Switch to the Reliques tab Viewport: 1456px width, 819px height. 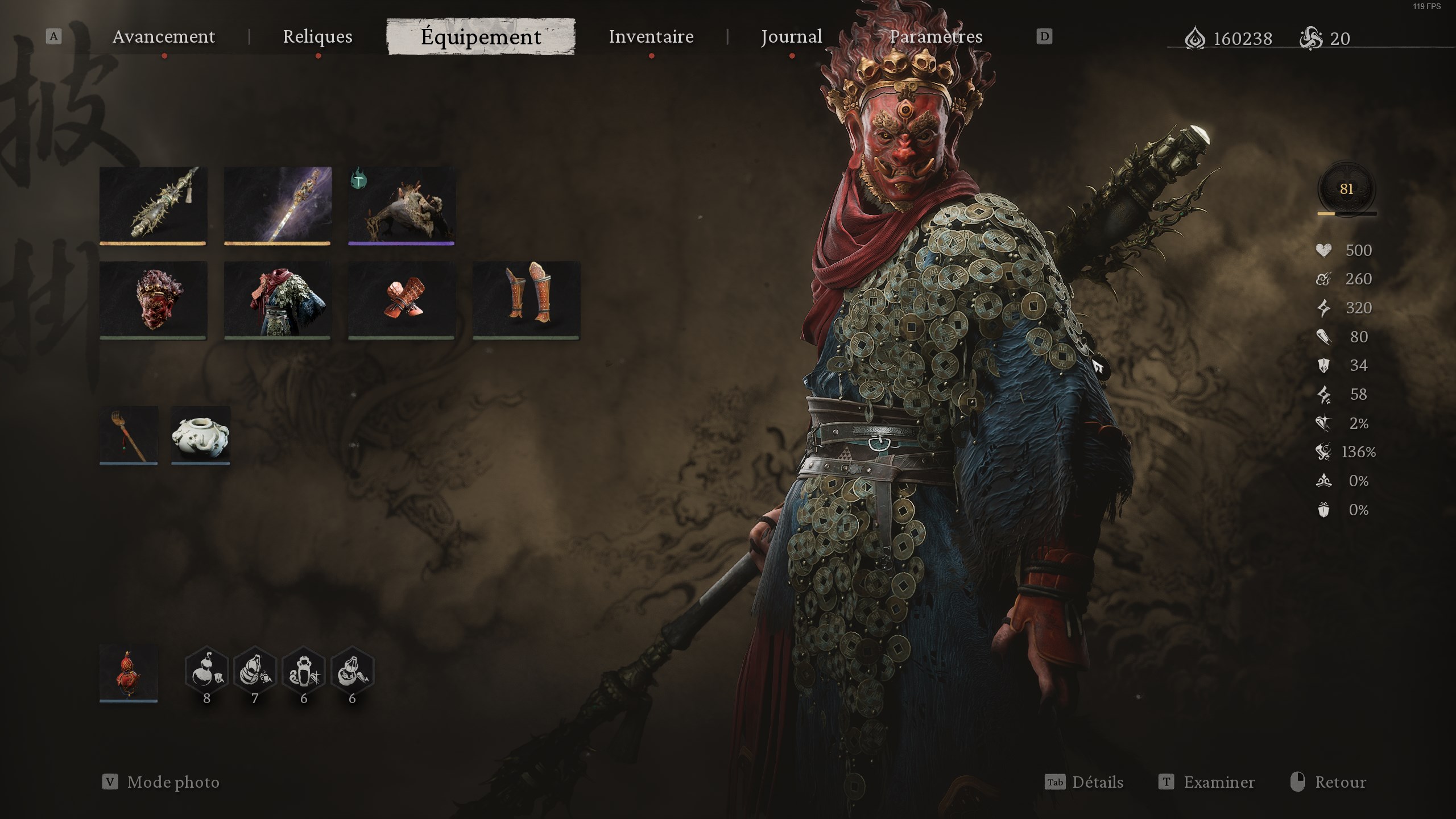pyautogui.click(x=317, y=37)
